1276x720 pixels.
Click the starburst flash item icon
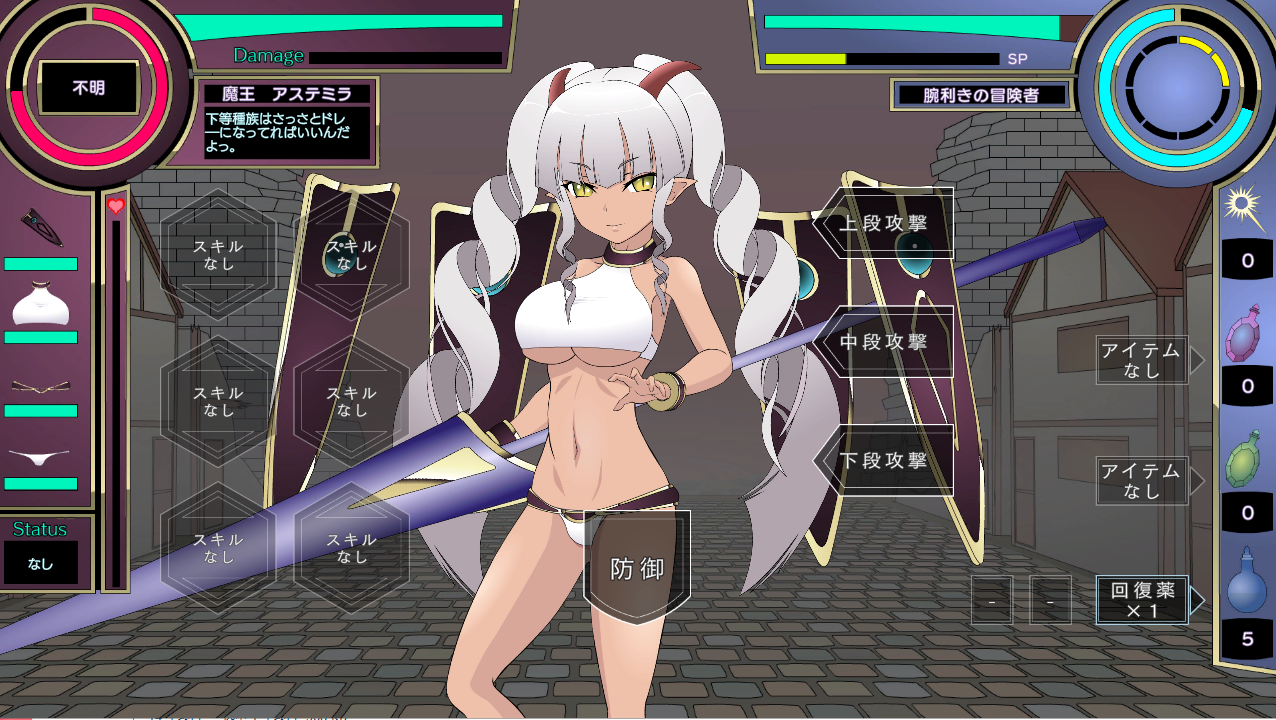(x=1245, y=208)
